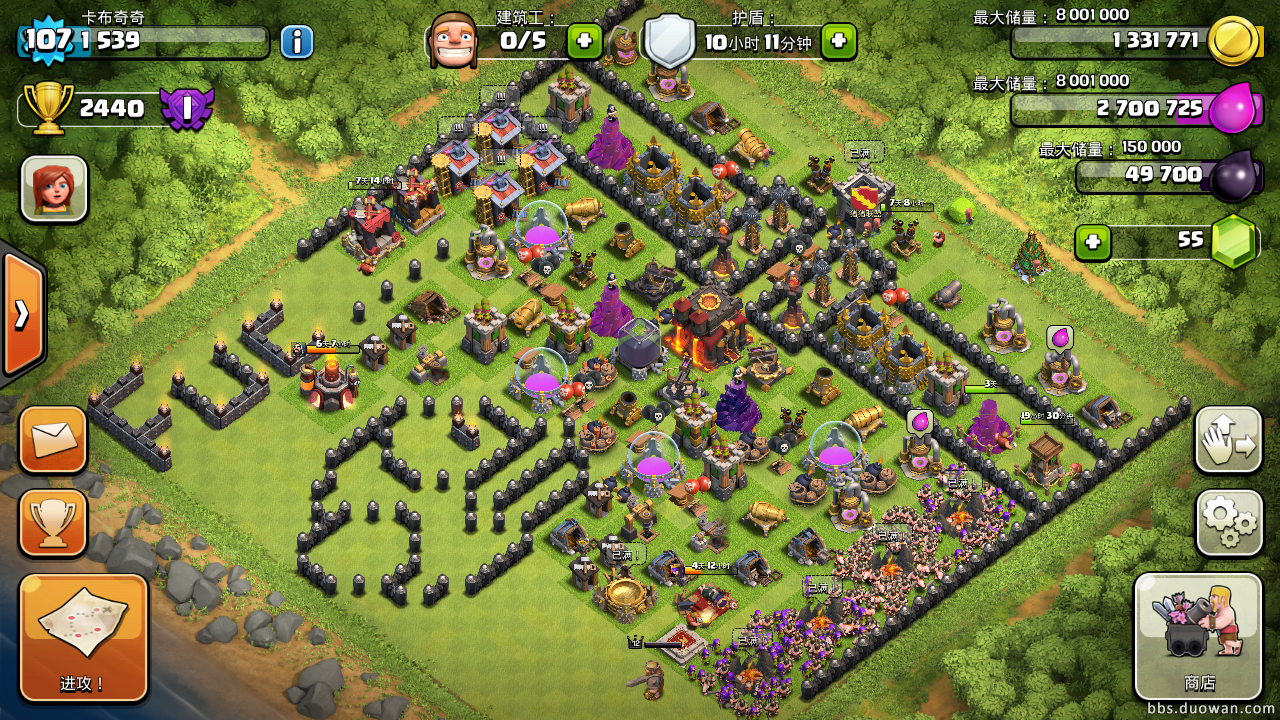The height and width of the screenshot is (720, 1280).
Task: Open the settings gears button
Action: (x=1229, y=522)
